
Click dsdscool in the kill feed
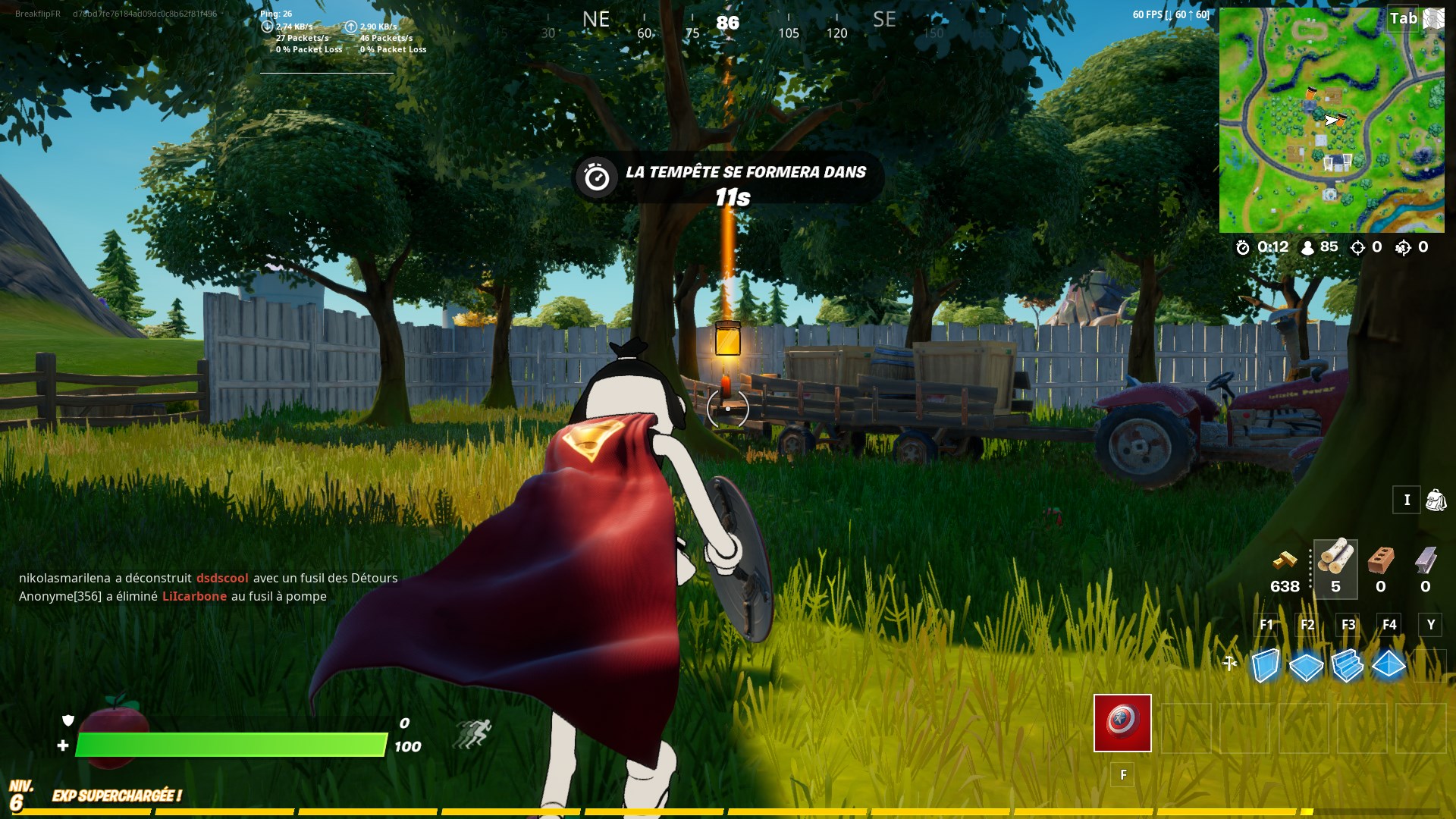pos(221,578)
